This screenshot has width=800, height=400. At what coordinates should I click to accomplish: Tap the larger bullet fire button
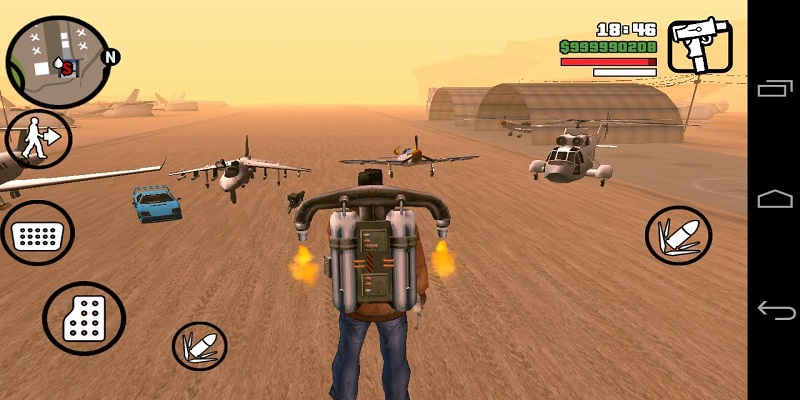click(678, 236)
